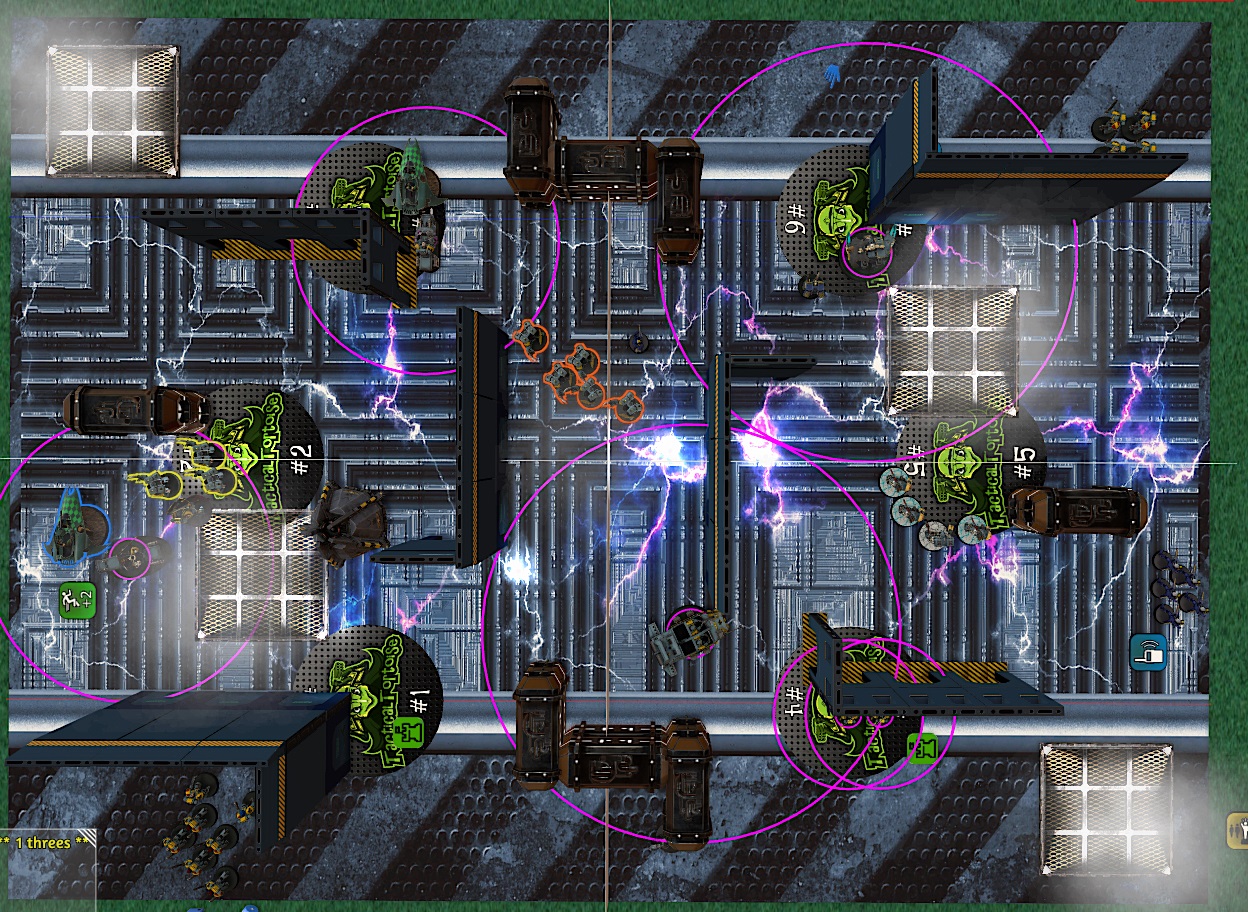Pick the green tower token beside objective #4
The image size is (1248, 912).
[923, 747]
